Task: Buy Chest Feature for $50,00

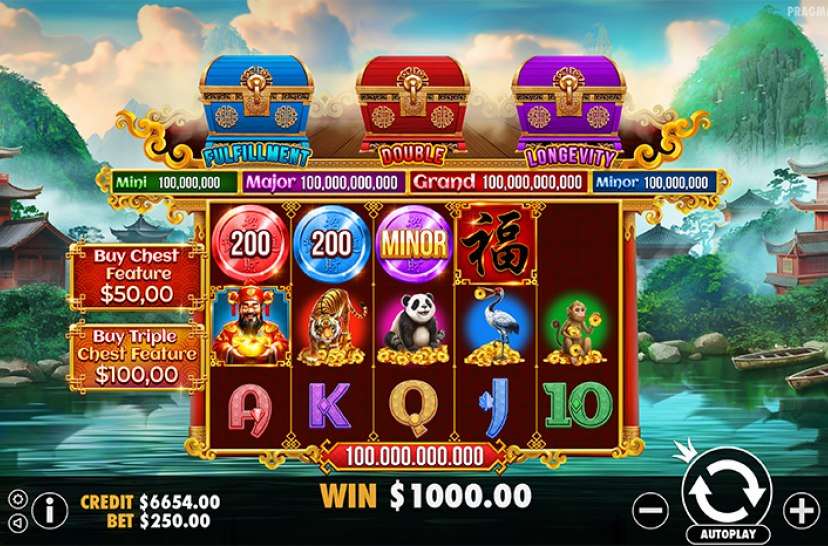Action: tap(136, 275)
